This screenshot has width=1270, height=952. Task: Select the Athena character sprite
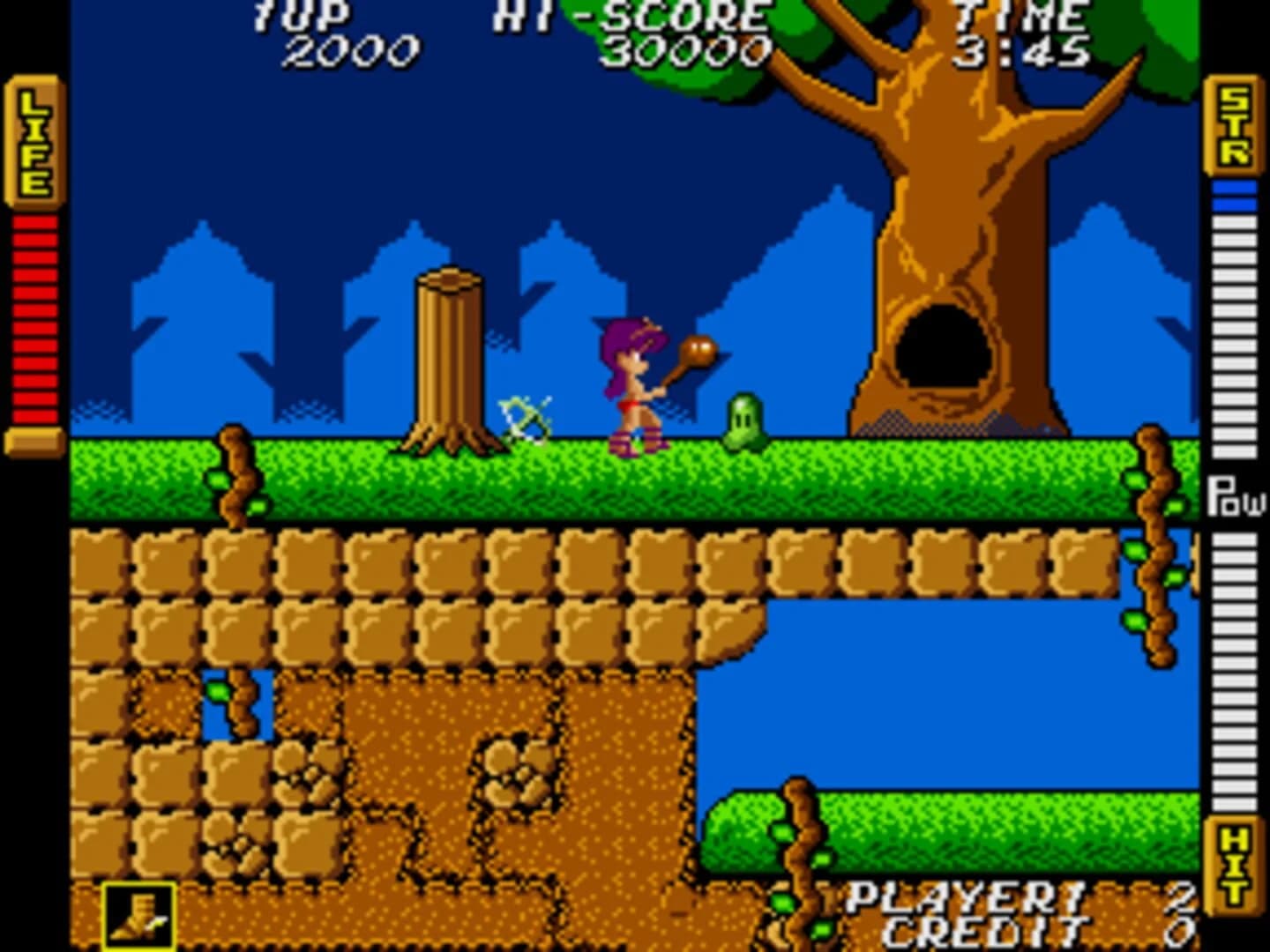point(631,388)
